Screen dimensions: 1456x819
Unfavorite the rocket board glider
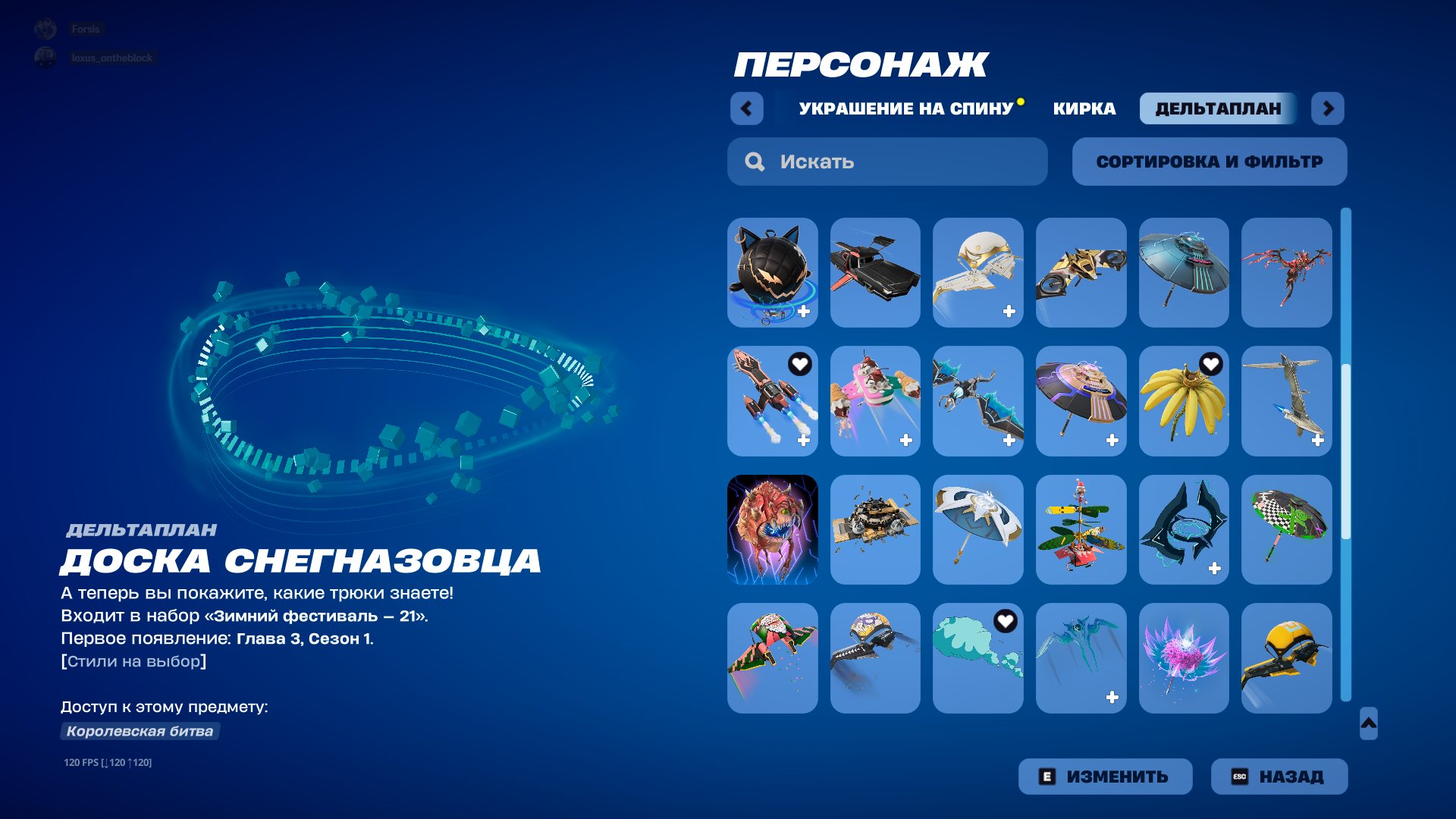(799, 365)
